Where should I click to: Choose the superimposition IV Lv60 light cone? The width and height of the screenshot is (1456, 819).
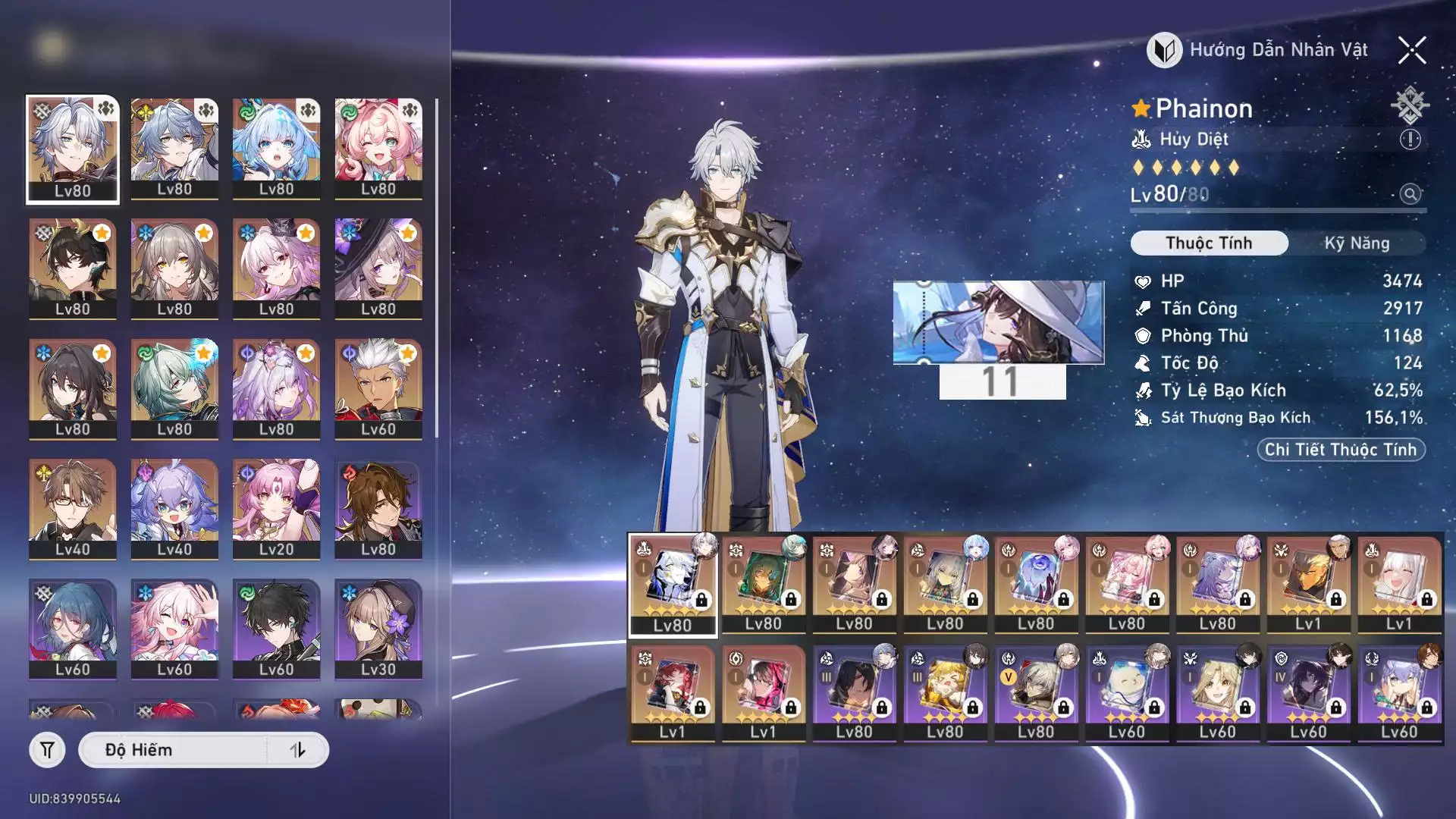1308,692
